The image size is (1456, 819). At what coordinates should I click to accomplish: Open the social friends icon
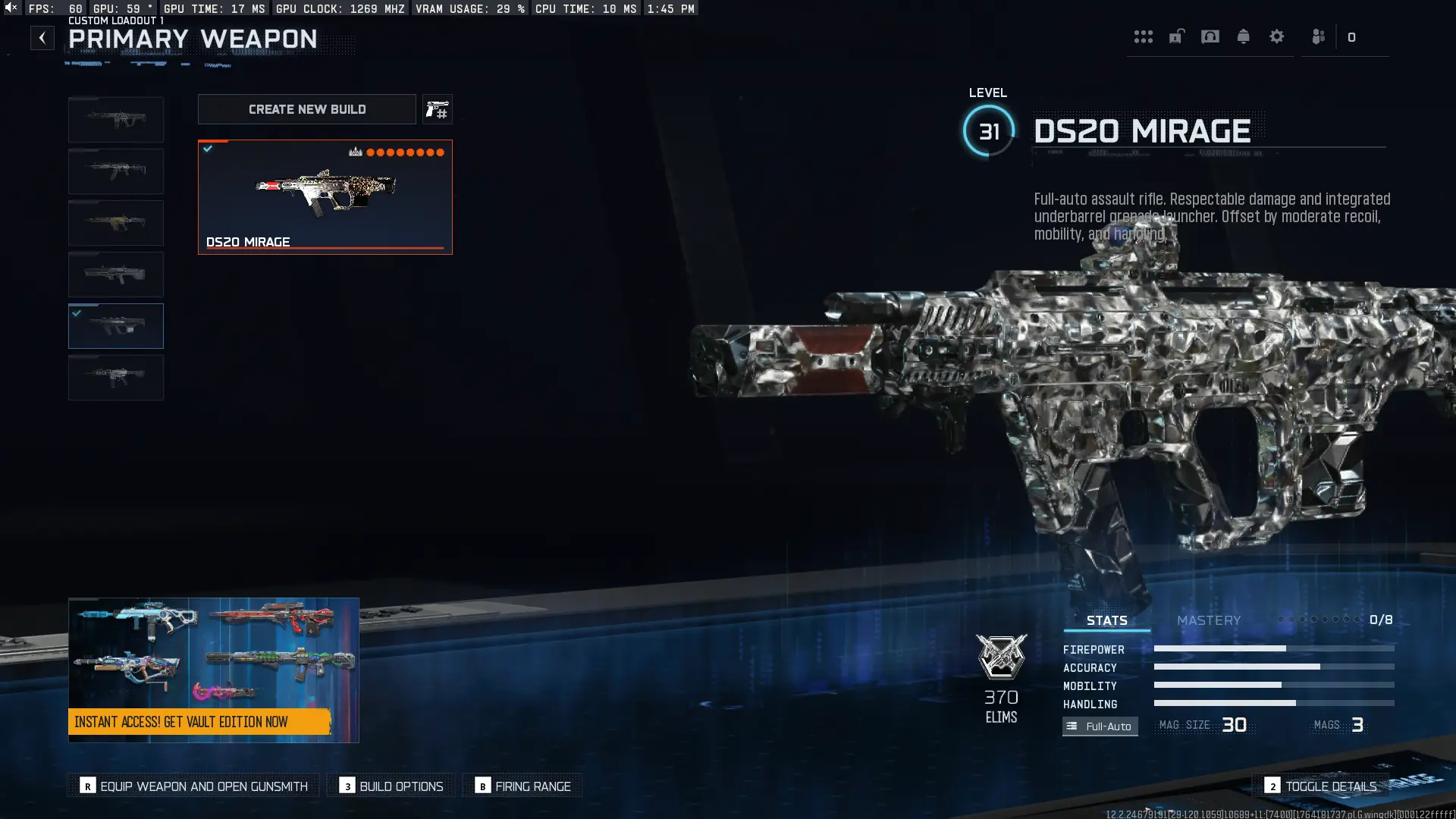pyautogui.click(x=1319, y=36)
